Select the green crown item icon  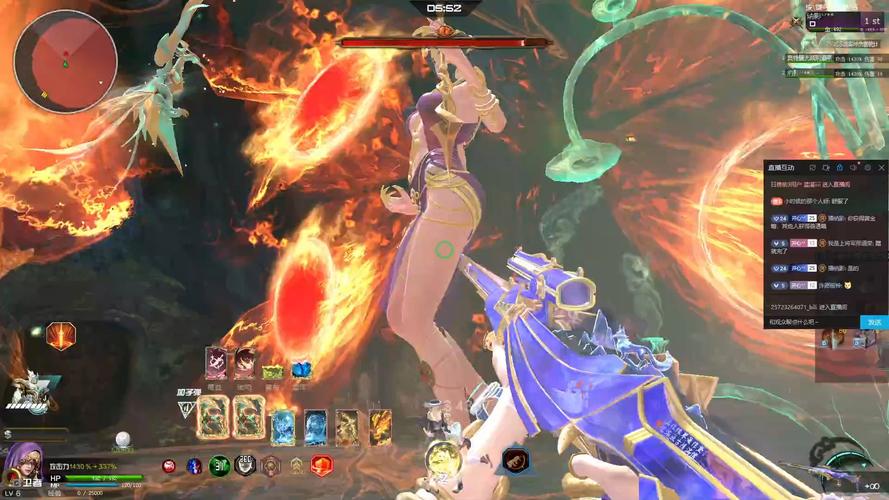272,371
